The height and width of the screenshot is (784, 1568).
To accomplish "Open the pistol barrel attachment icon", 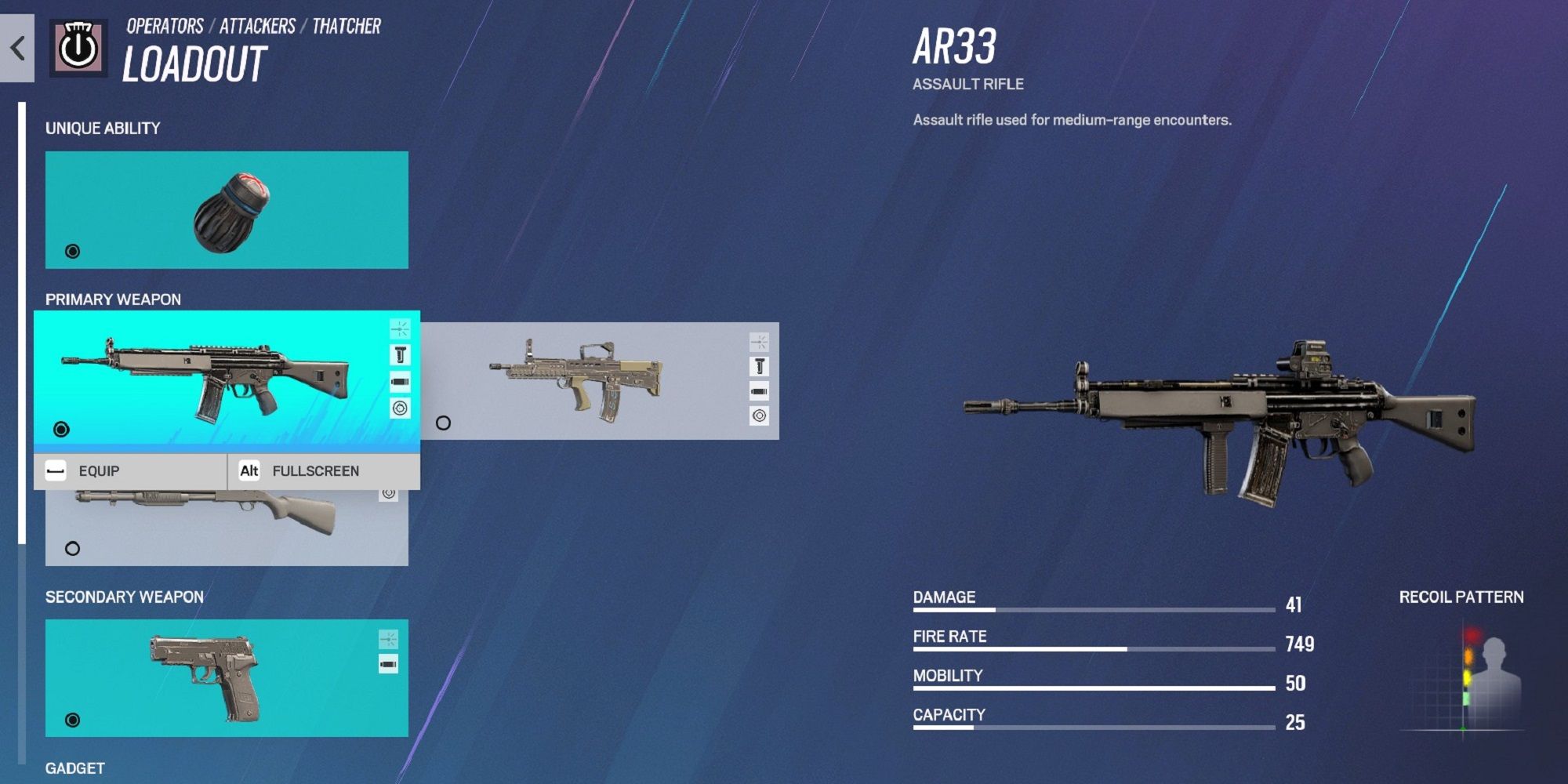I will click(x=388, y=664).
